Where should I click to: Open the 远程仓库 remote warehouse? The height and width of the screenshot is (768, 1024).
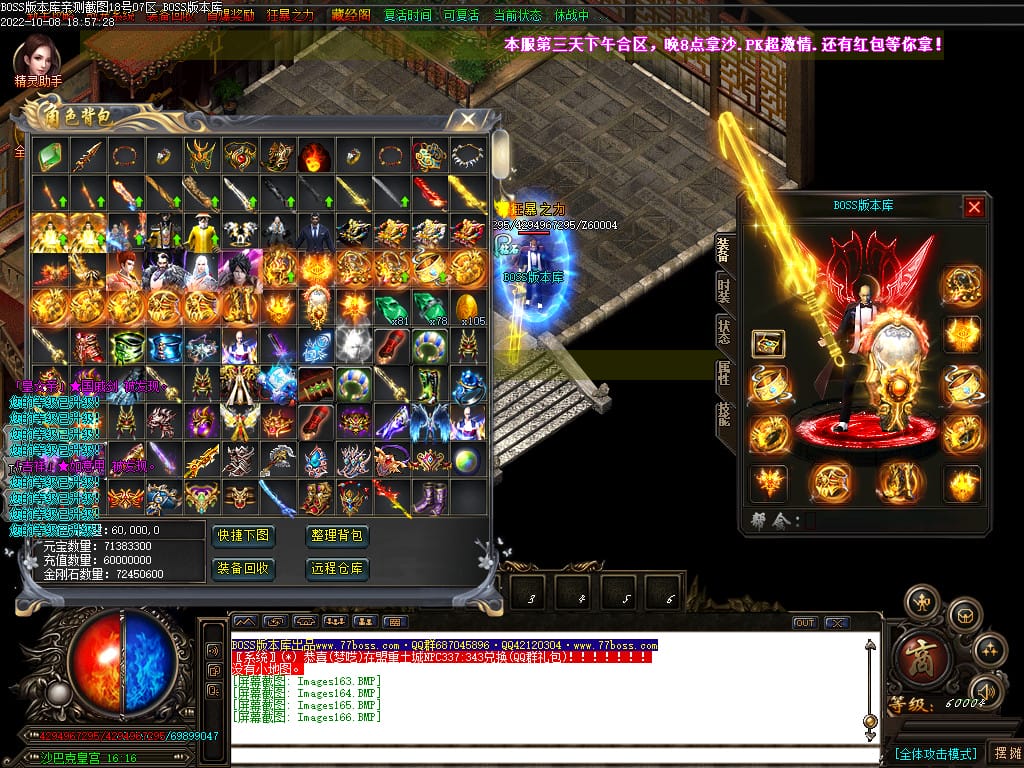[x=337, y=569]
